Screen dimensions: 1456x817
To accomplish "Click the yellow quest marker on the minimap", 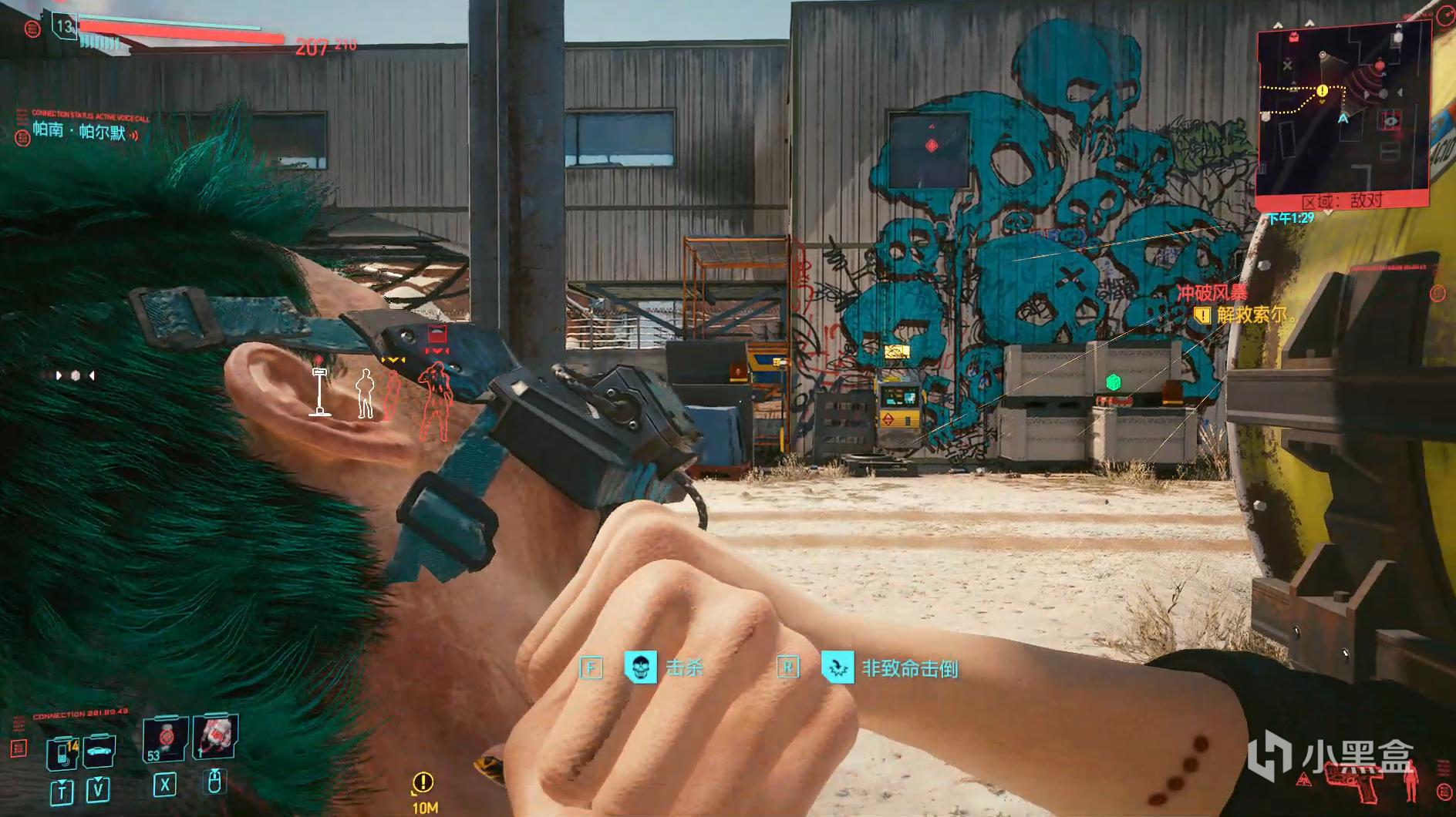I will [1322, 91].
